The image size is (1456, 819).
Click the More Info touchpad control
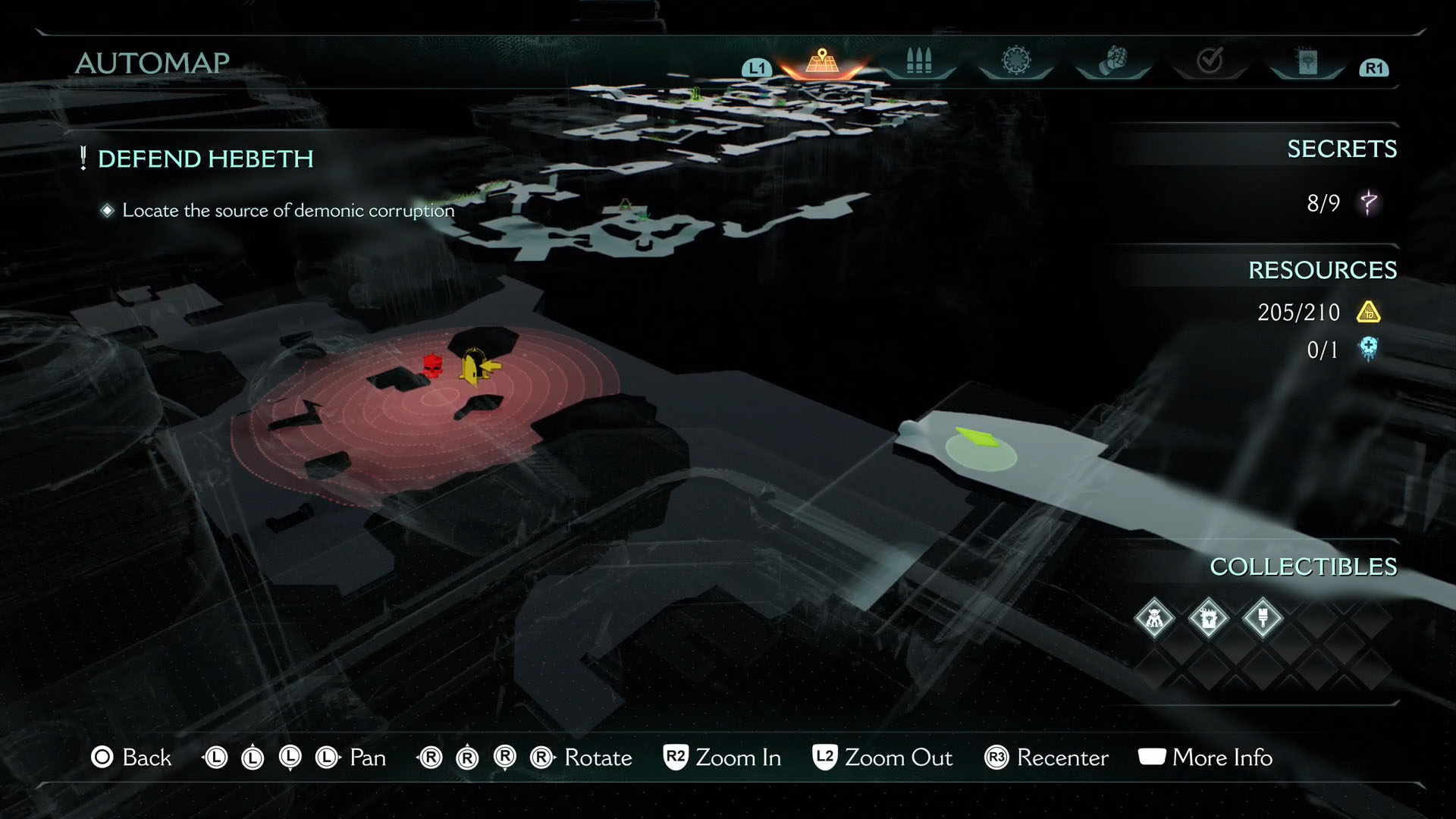tap(1151, 758)
